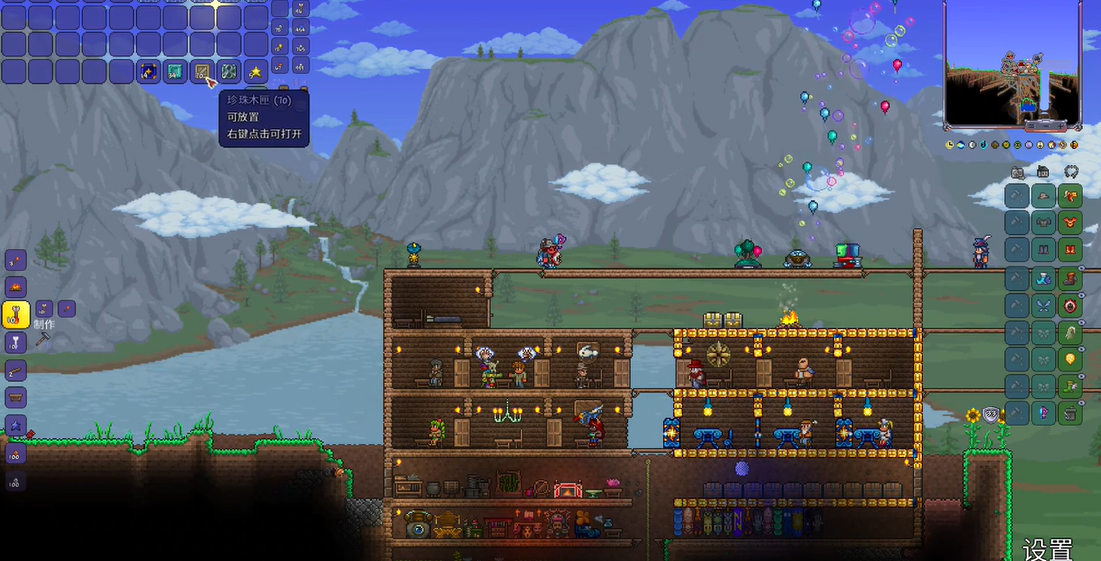Select the green patterned block slot
Image resolution: width=1101 pixels, height=561 pixels.
tap(229, 72)
